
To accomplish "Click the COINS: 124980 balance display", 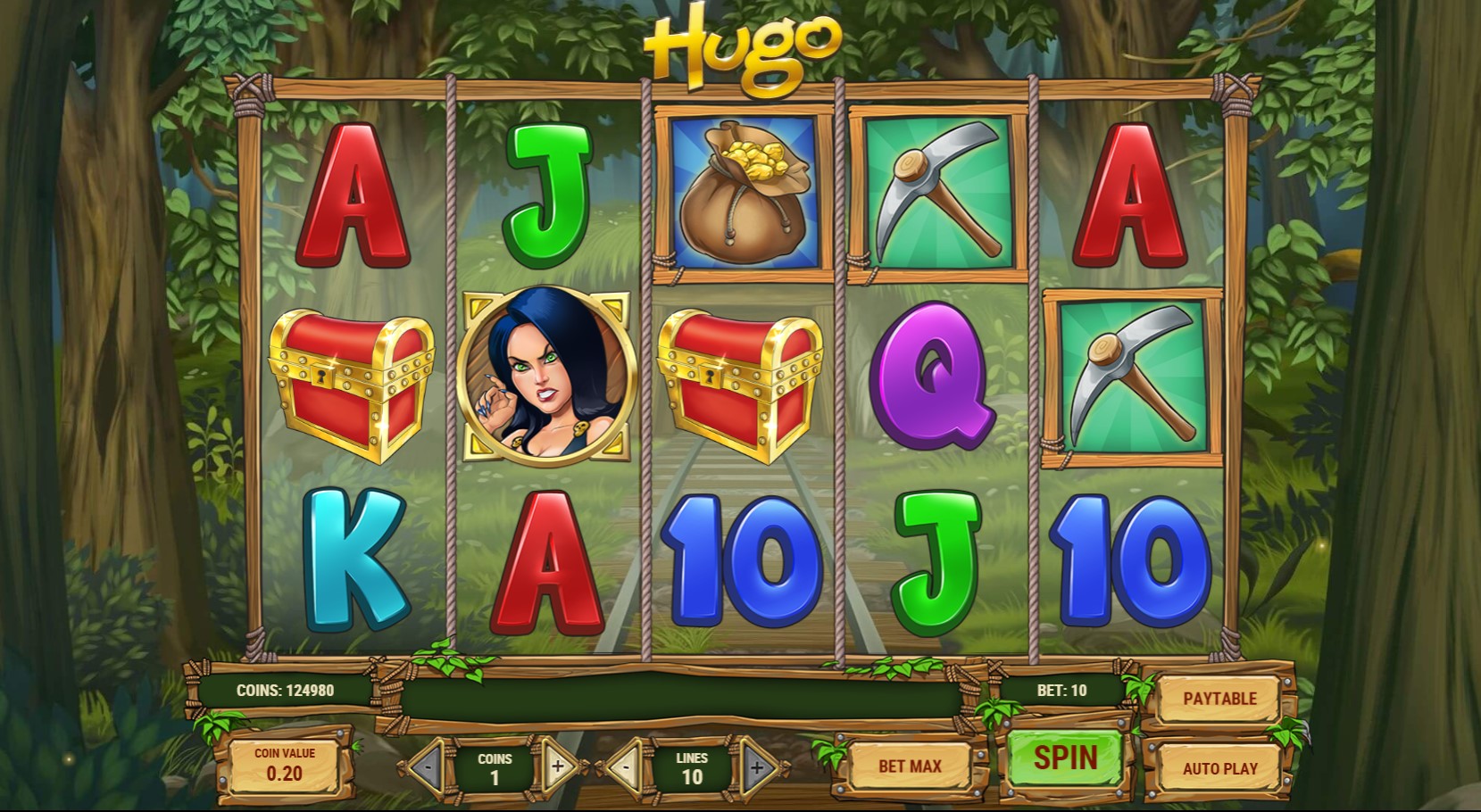I will point(287,690).
